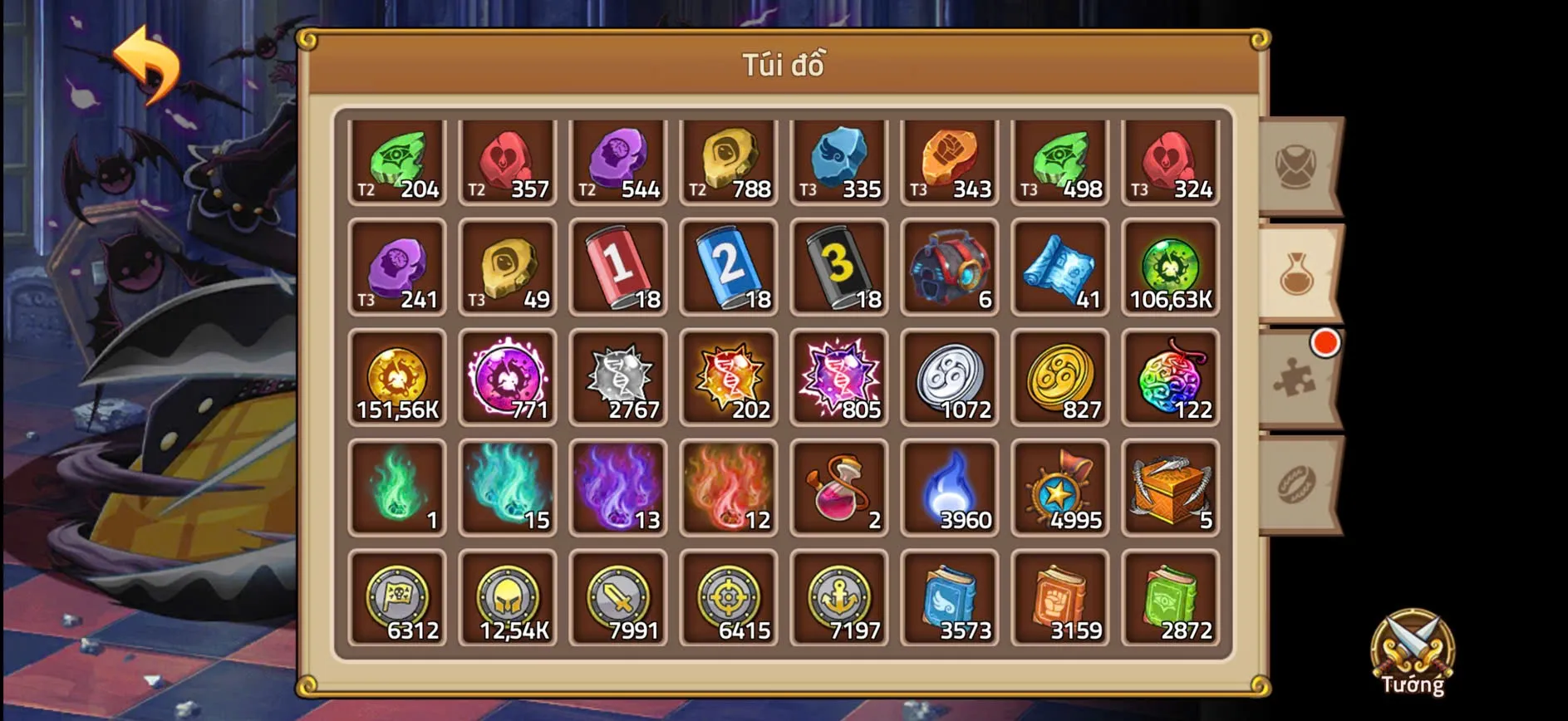Open the black can labeled 3

coord(839,267)
